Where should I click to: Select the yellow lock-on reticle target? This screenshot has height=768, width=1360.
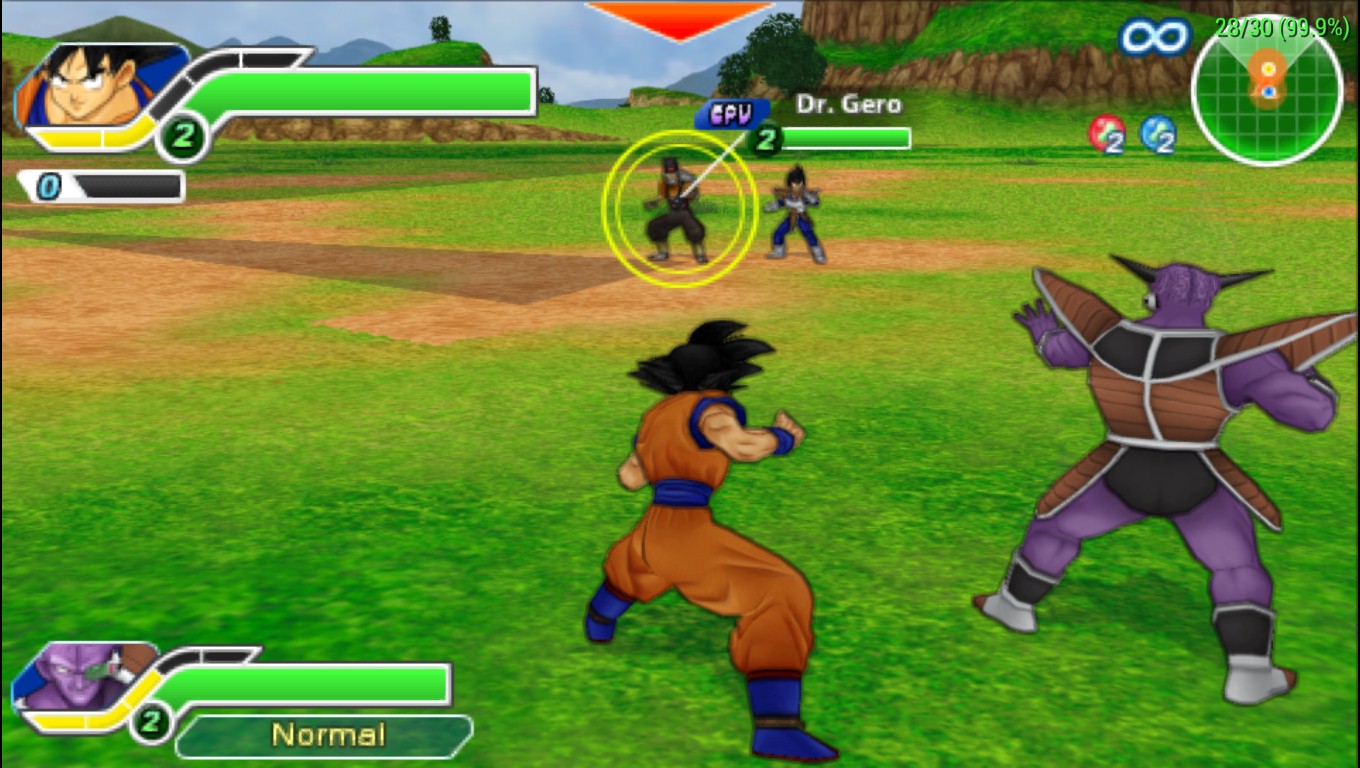click(679, 208)
